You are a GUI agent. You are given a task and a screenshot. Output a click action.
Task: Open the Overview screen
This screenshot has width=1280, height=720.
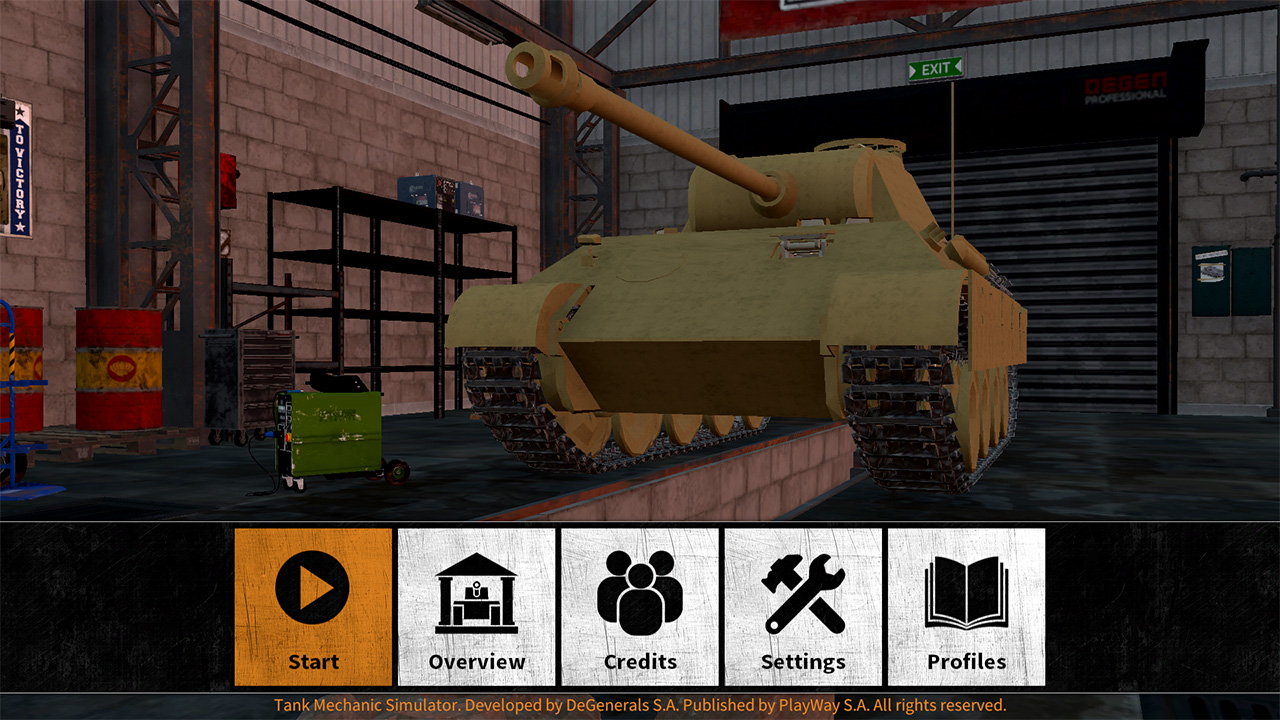coord(477,605)
